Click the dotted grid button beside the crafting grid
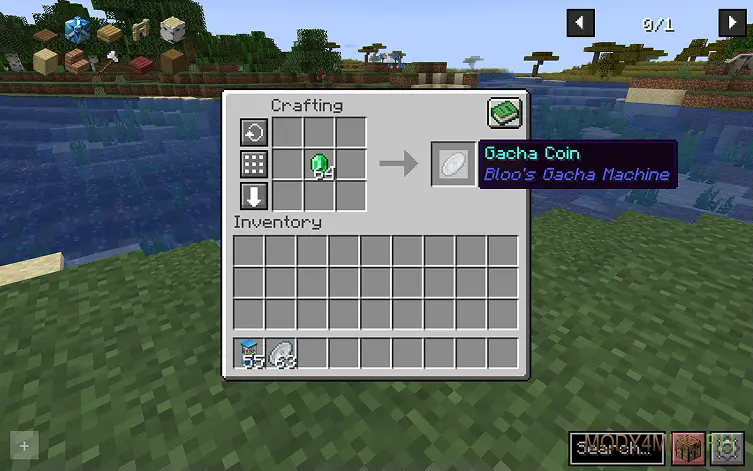 tap(254, 164)
